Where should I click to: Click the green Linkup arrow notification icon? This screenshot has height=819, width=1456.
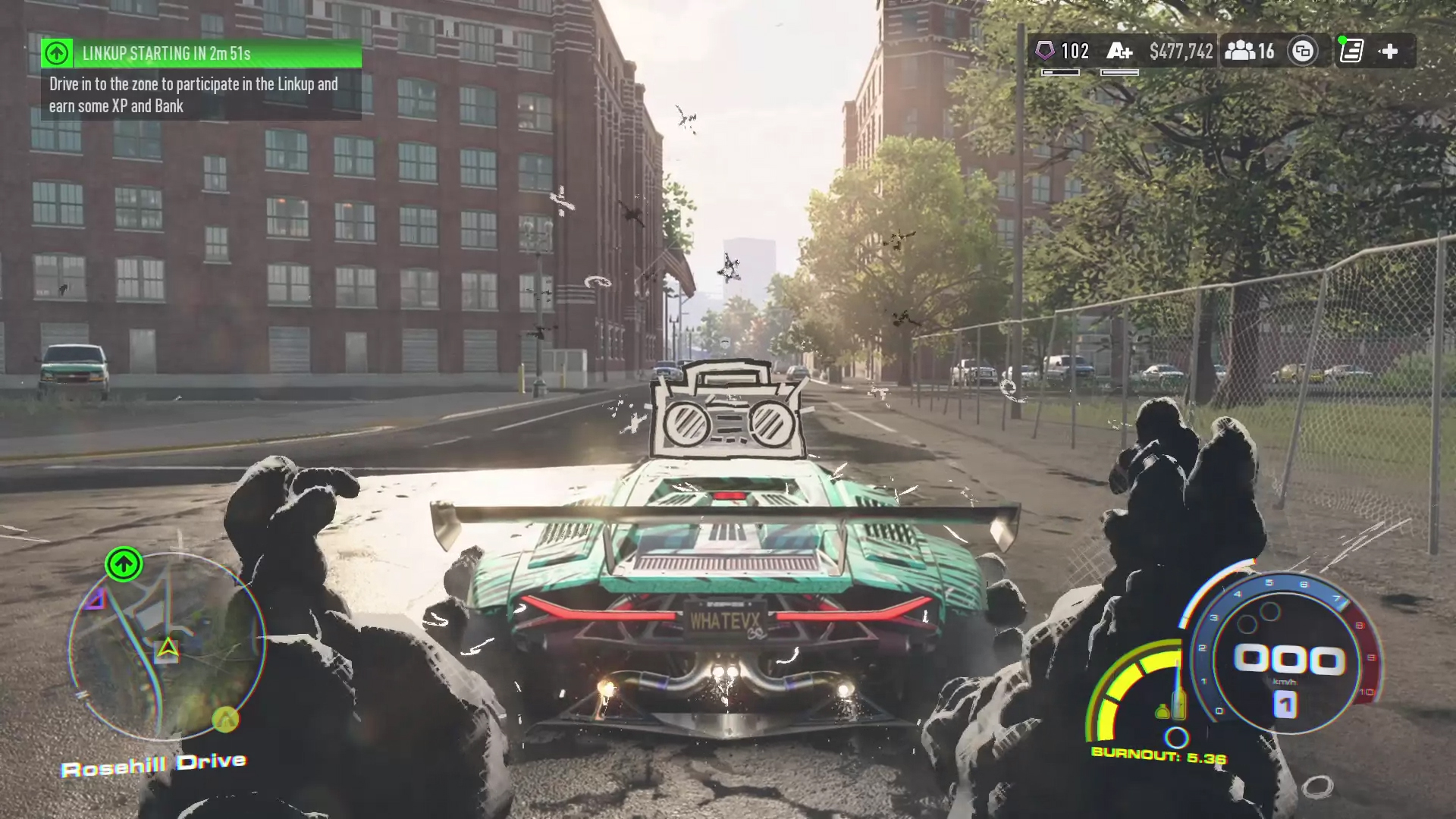57,54
